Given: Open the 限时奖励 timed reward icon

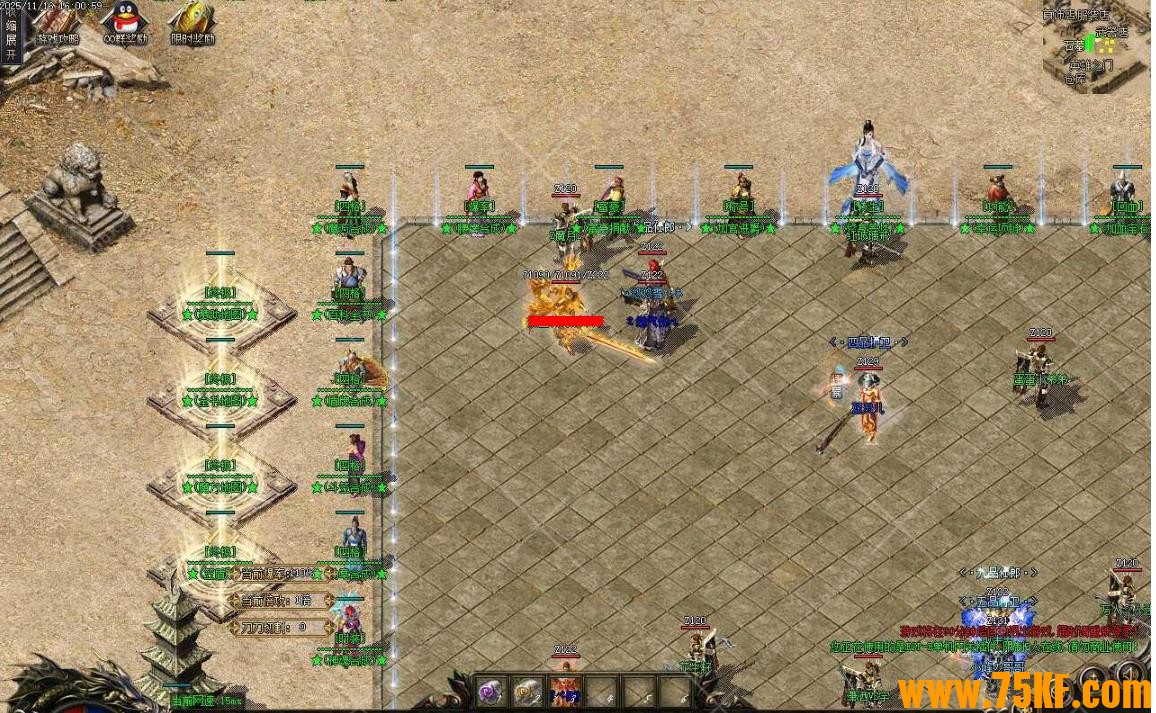Looking at the screenshot, I should (x=192, y=21).
